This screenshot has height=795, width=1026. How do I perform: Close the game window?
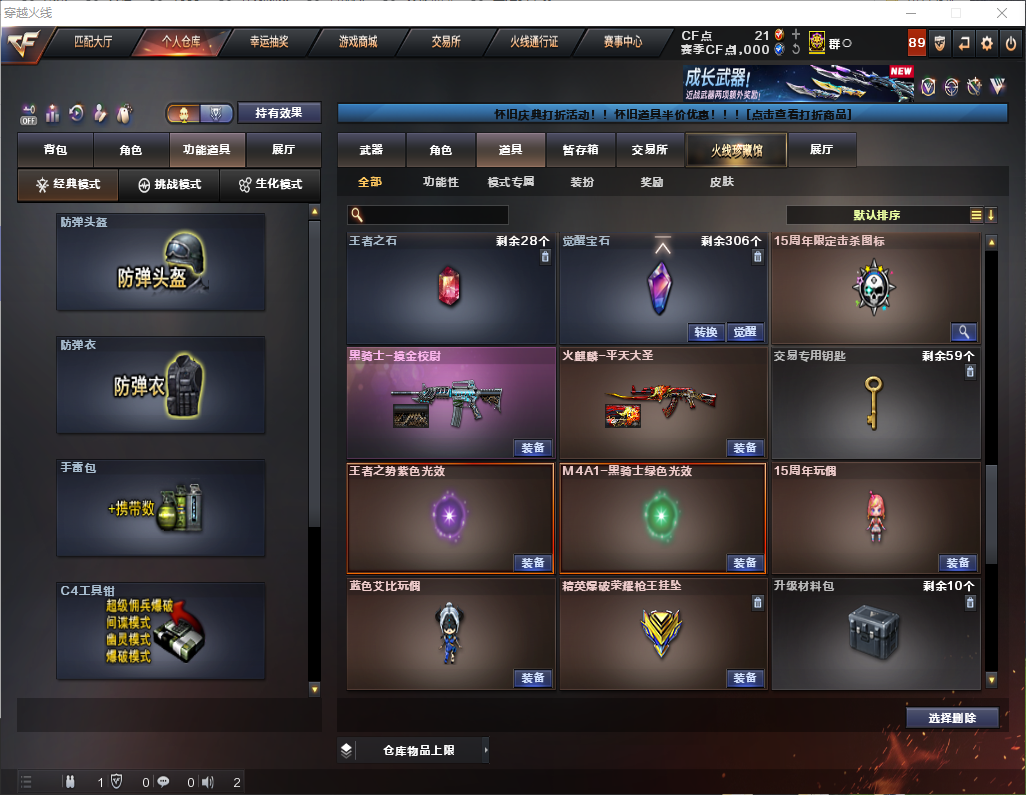click(x=1001, y=13)
